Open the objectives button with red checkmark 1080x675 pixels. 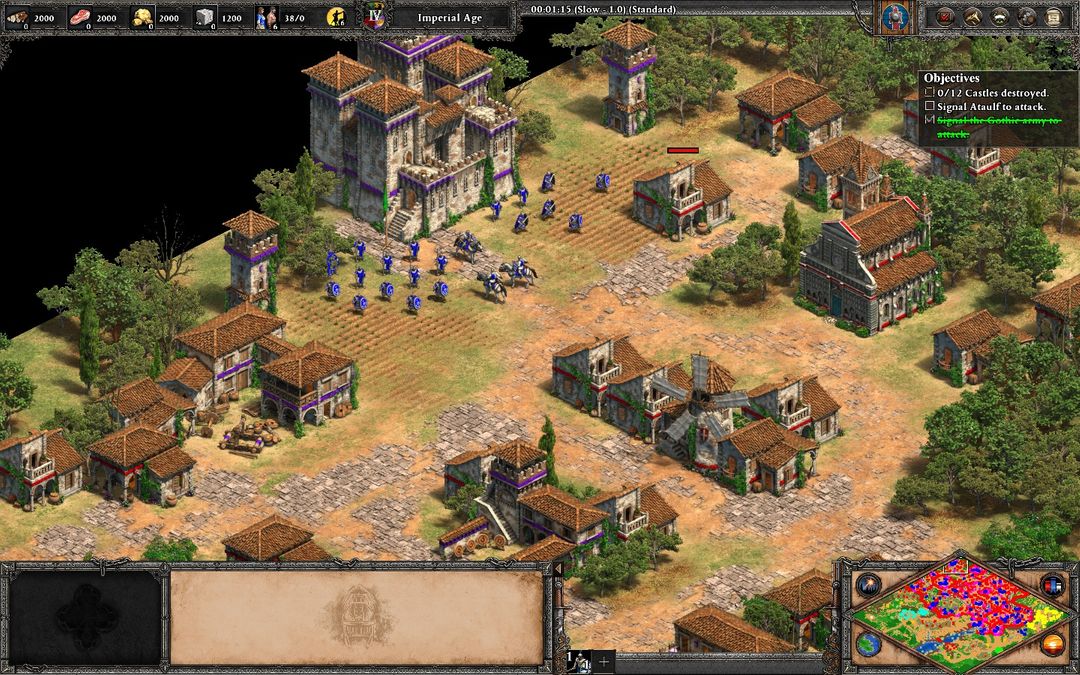944,17
